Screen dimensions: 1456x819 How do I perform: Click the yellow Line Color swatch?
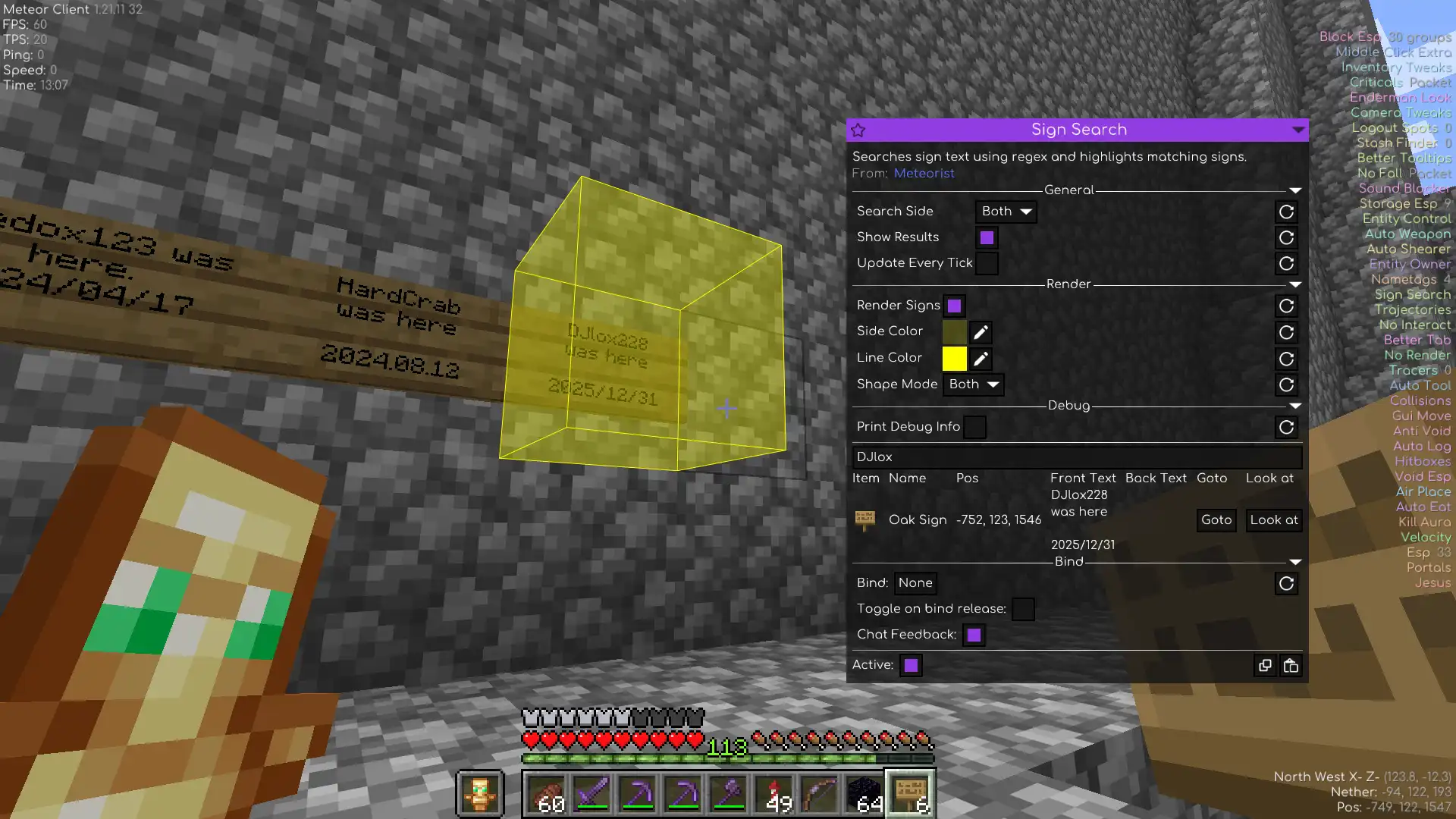tap(954, 359)
